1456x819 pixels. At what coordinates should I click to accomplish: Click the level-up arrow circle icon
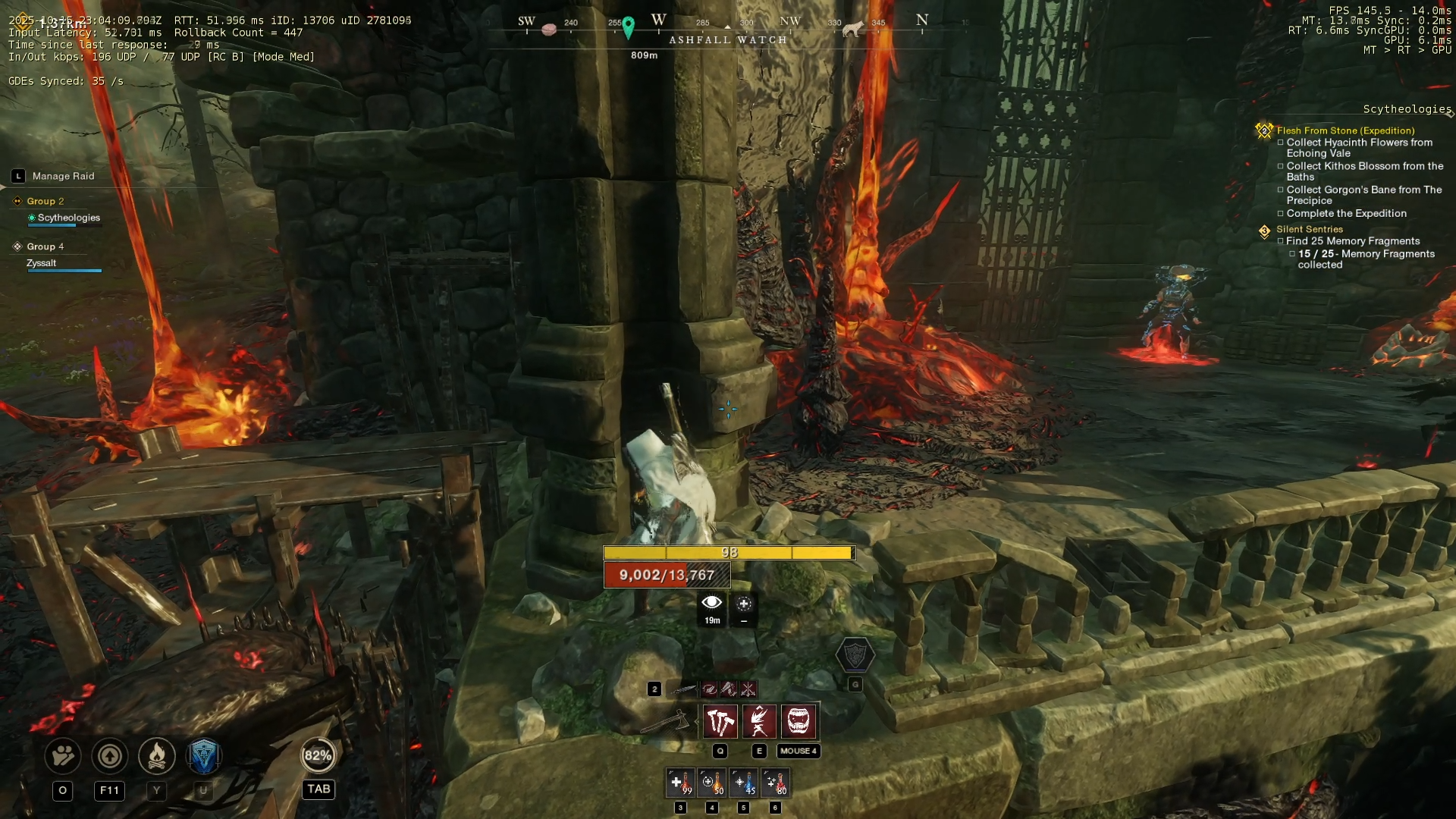[110, 756]
